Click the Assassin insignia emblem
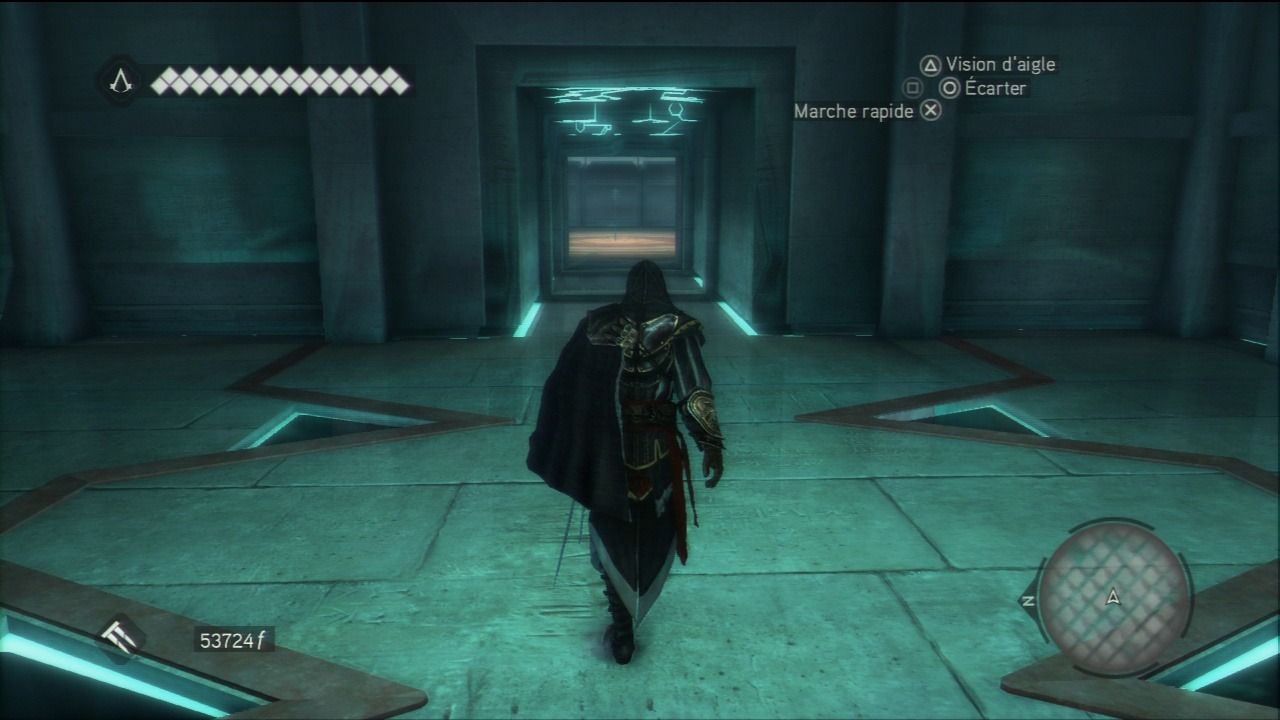Image resolution: width=1280 pixels, height=720 pixels. (x=121, y=80)
